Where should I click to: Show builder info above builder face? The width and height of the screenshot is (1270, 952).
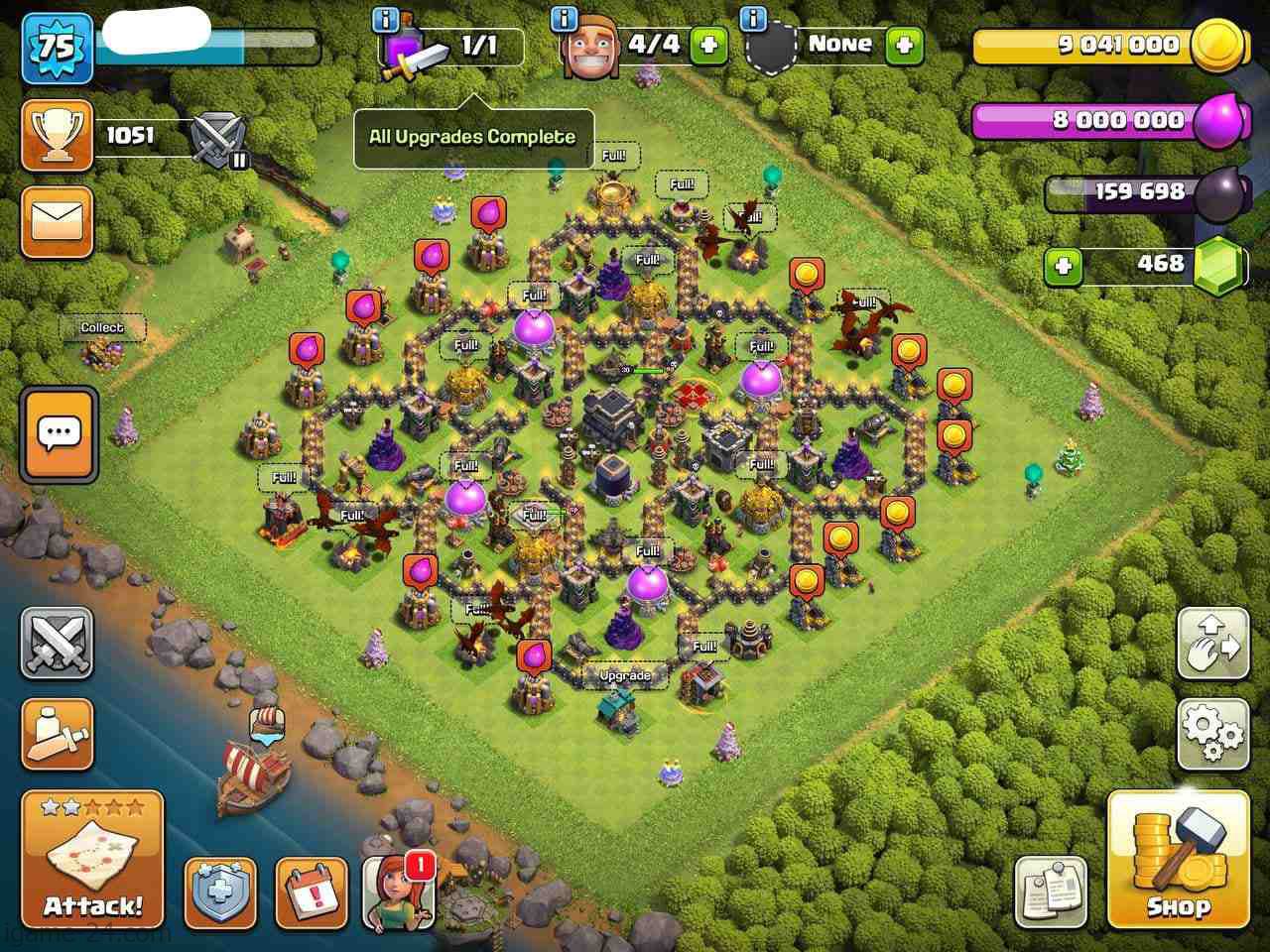tap(565, 19)
